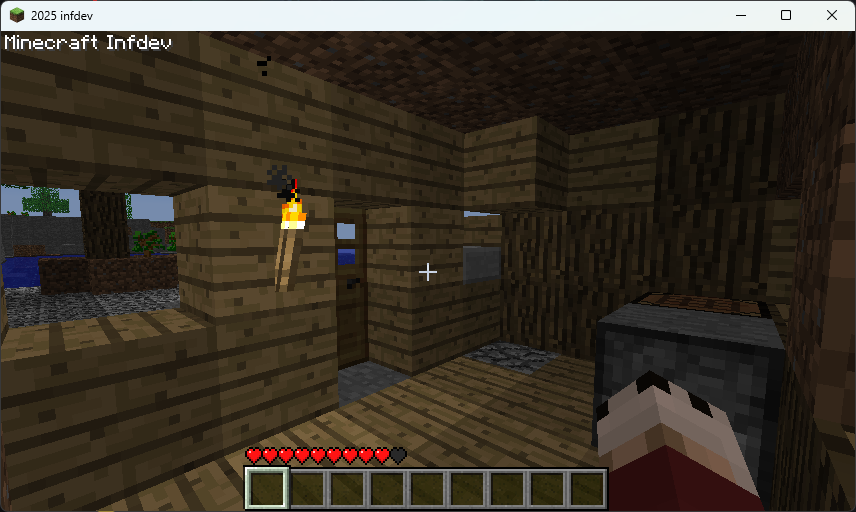Screen dimensions: 856x512
Task: Select the highlighted first hotbar slot
Action: [267, 489]
